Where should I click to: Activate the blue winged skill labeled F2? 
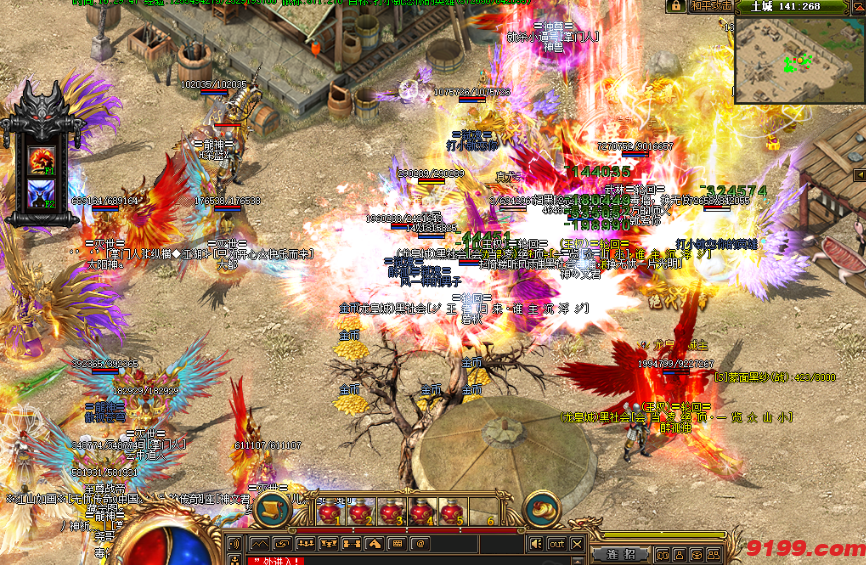42,190
